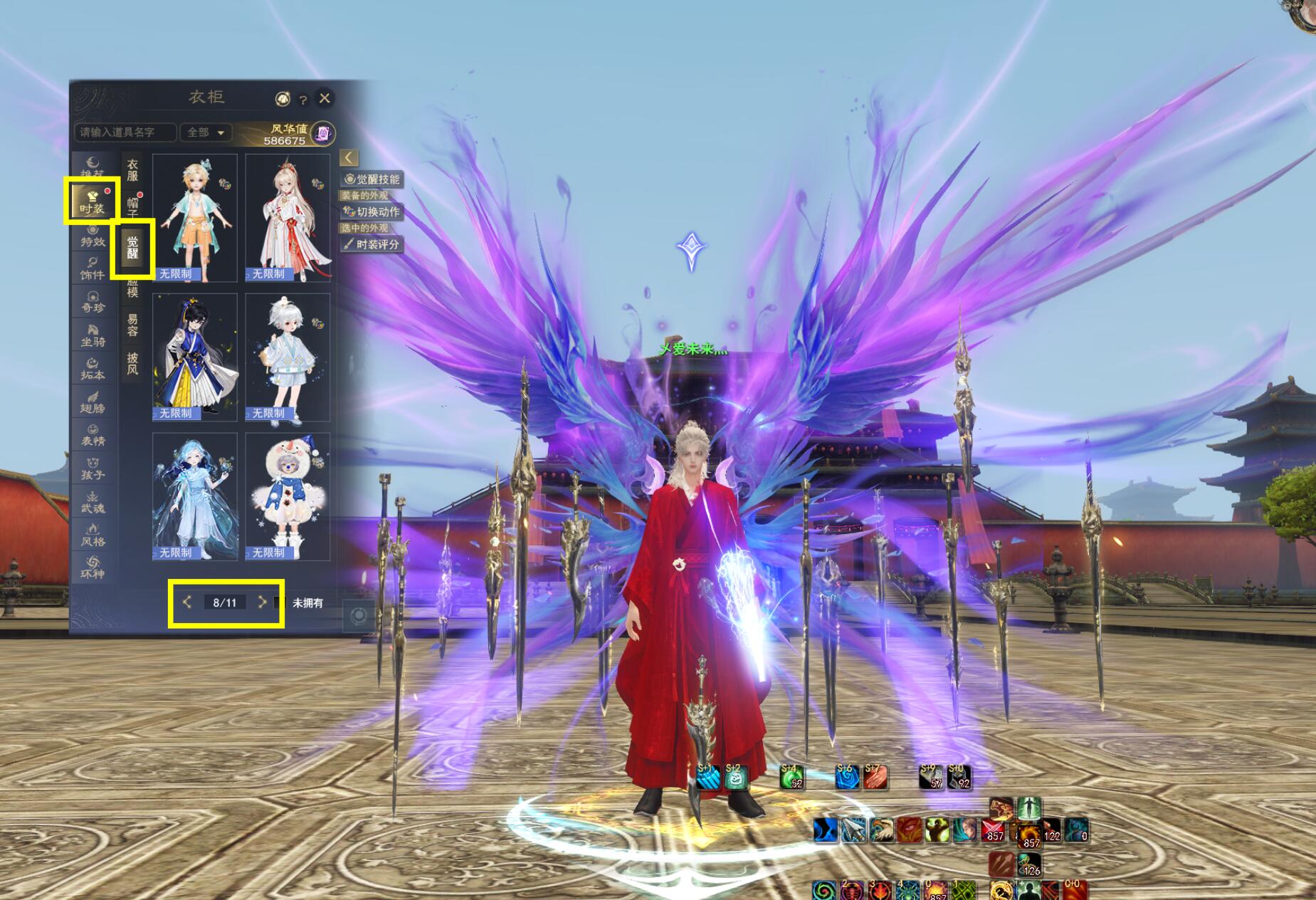
Task: Choose the 武魂 category tab
Action: pos(93,503)
